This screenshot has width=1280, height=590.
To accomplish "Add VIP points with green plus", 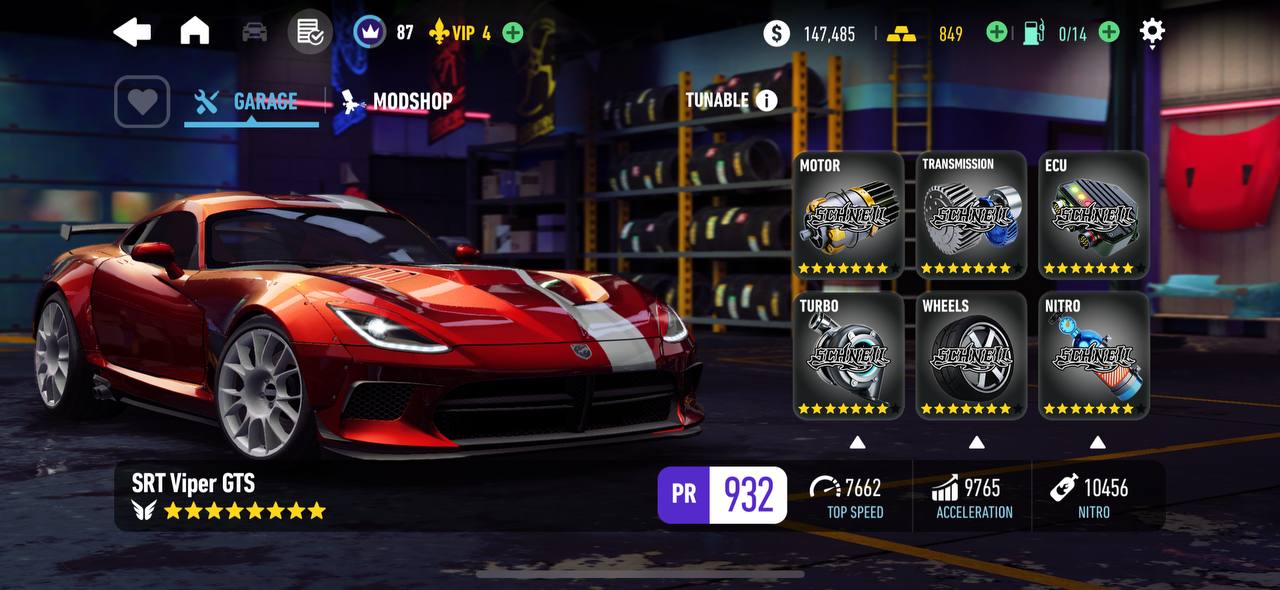I will pyautogui.click(x=513, y=33).
